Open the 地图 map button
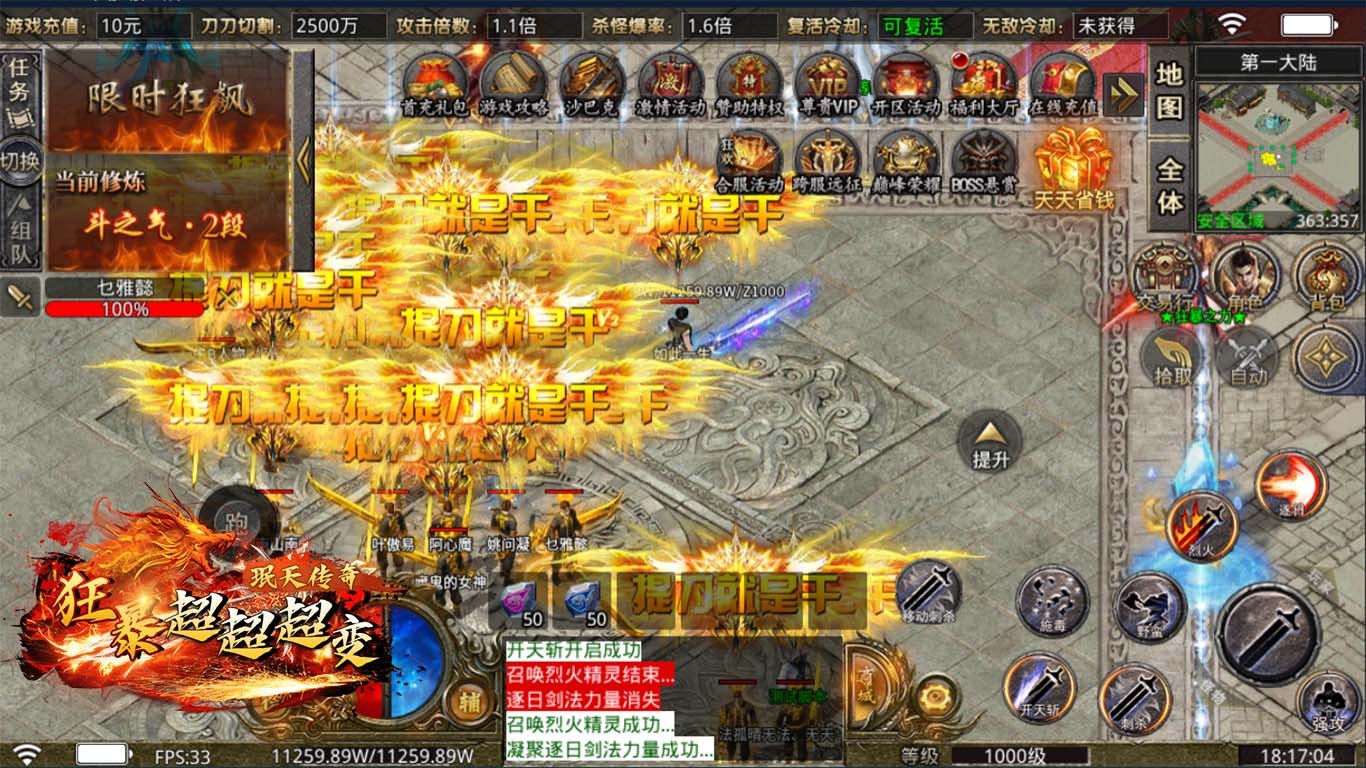1366x768 pixels. point(1169,90)
